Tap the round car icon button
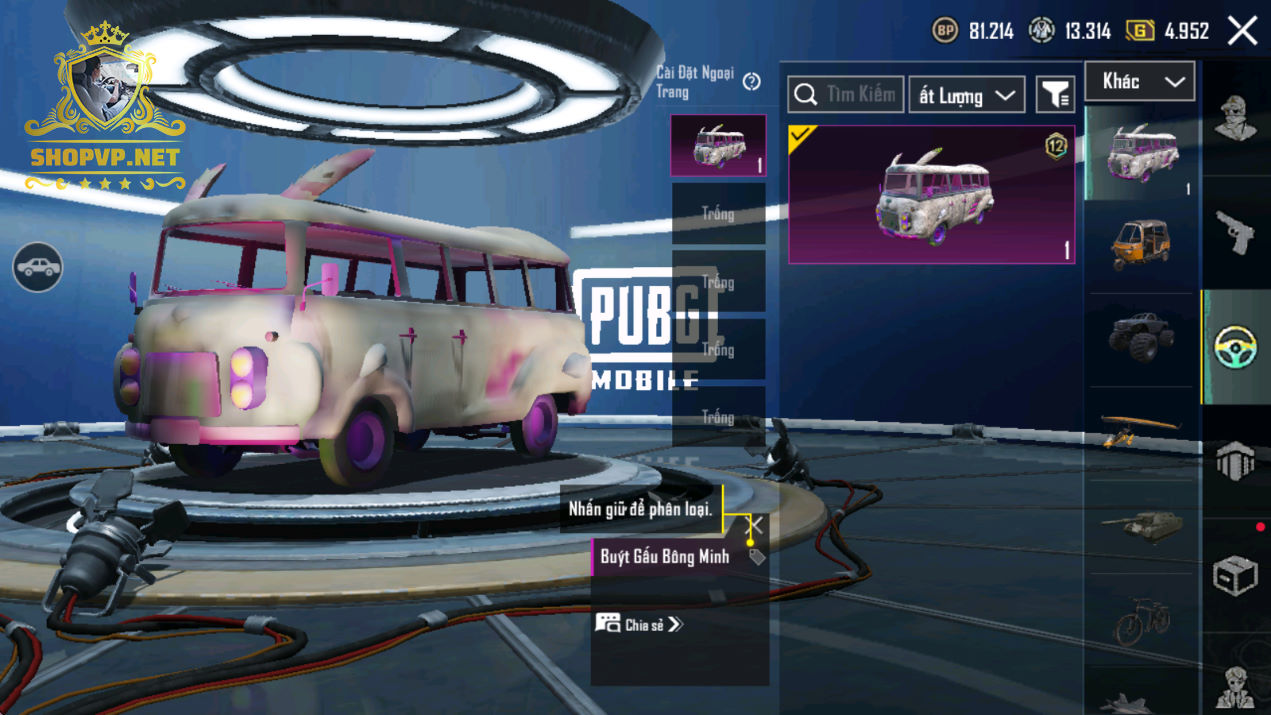 [38, 267]
